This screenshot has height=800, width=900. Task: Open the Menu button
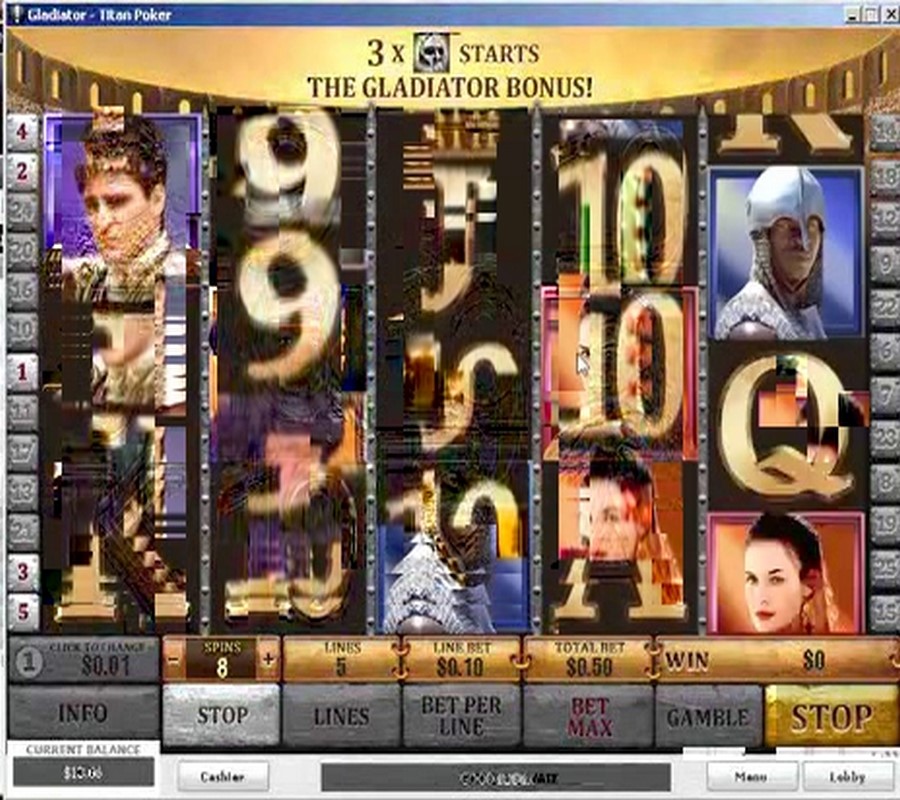[x=752, y=776]
